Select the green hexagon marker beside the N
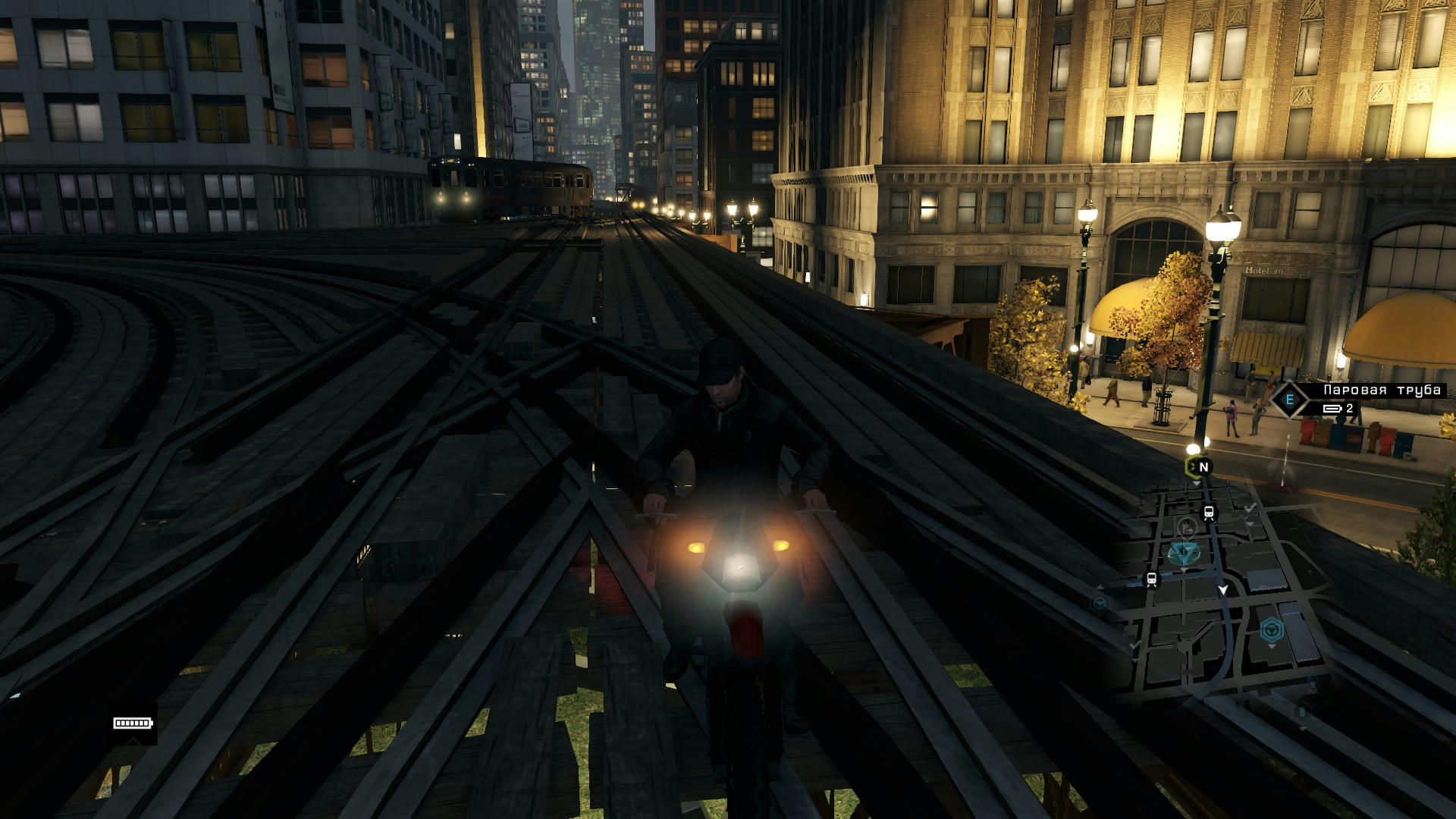The height and width of the screenshot is (819, 1456). pyautogui.click(x=1190, y=466)
